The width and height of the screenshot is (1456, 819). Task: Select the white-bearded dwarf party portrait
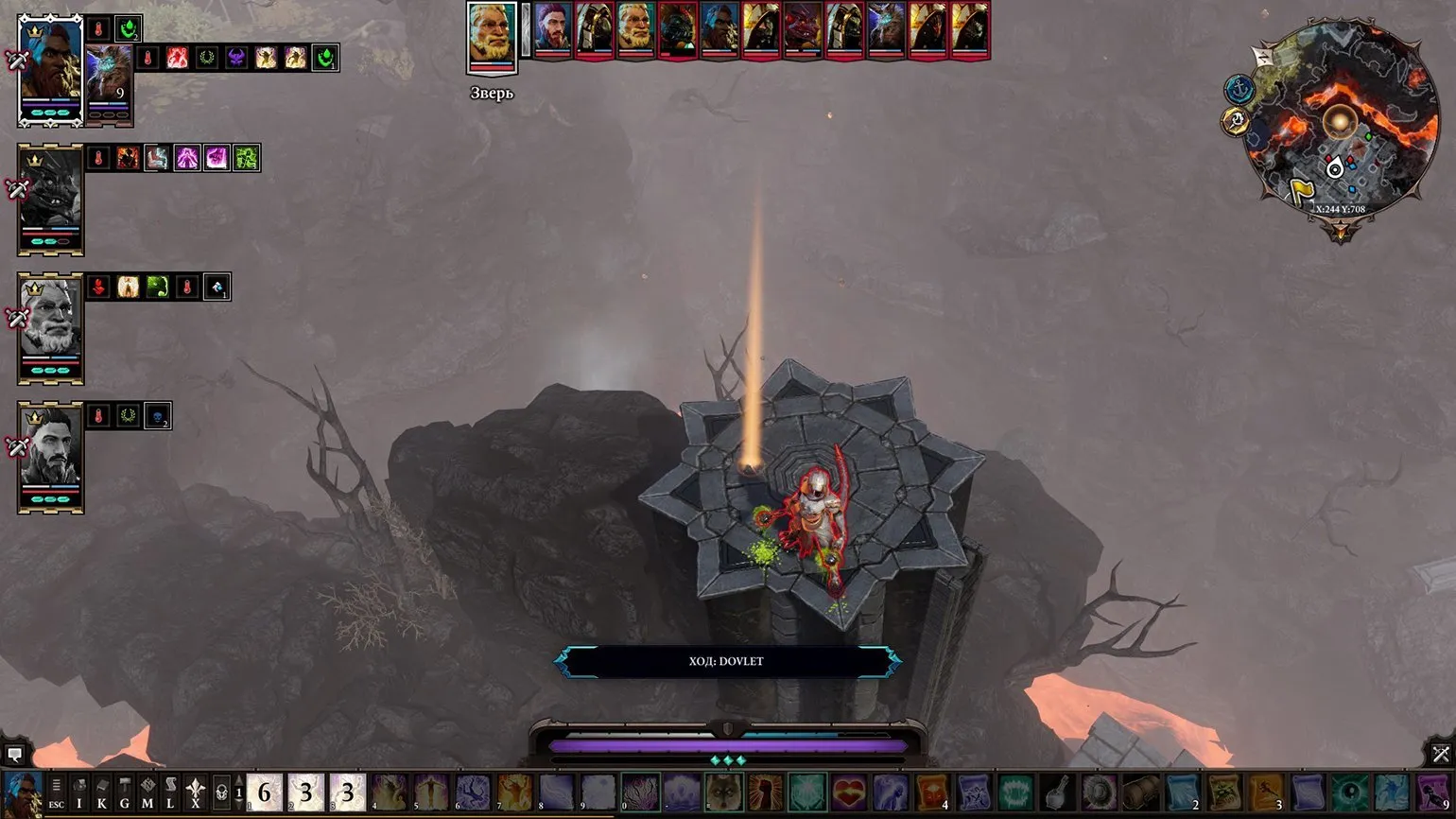(51, 327)
